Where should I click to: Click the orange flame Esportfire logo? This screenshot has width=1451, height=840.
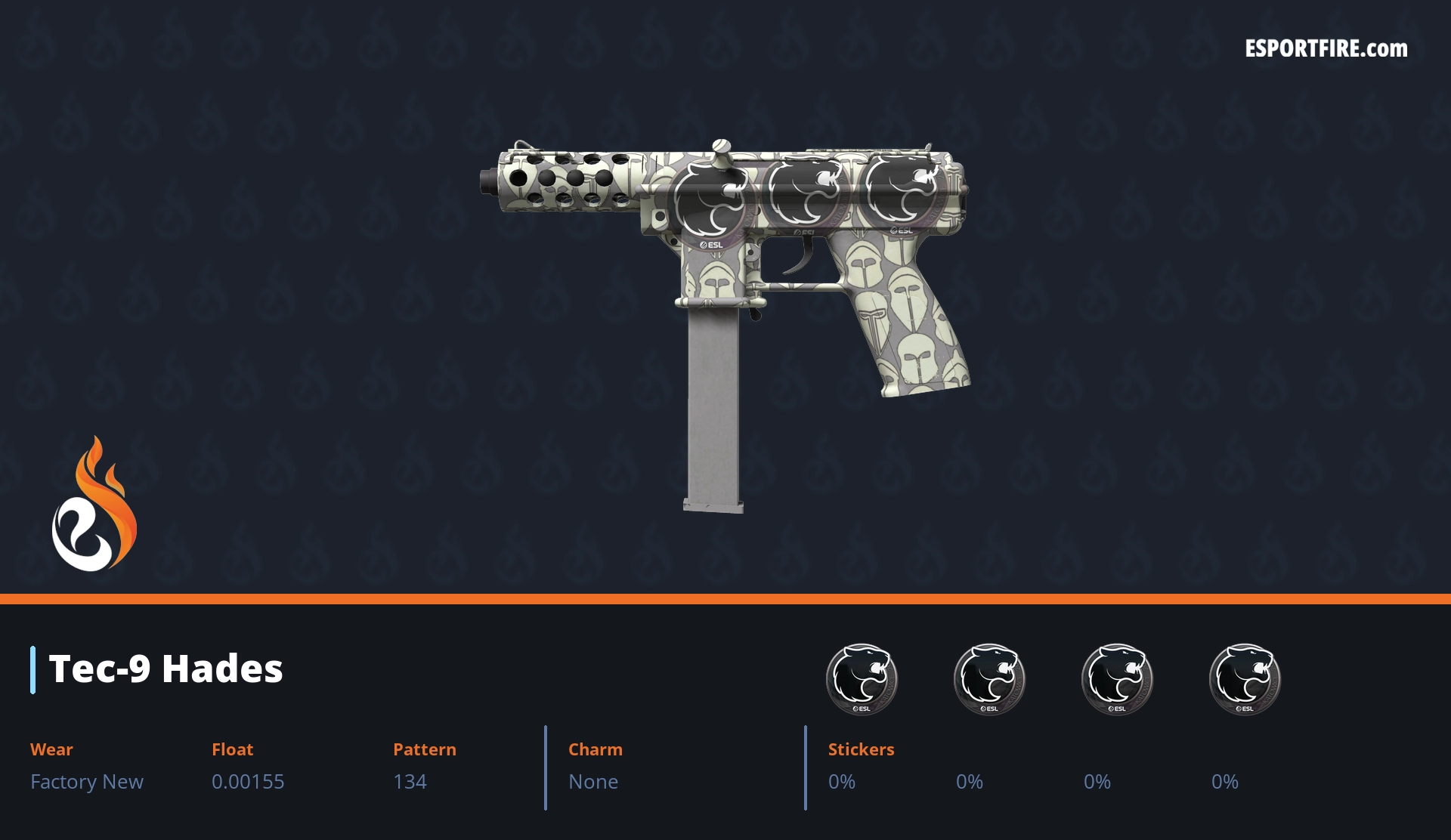pos(94,505)
